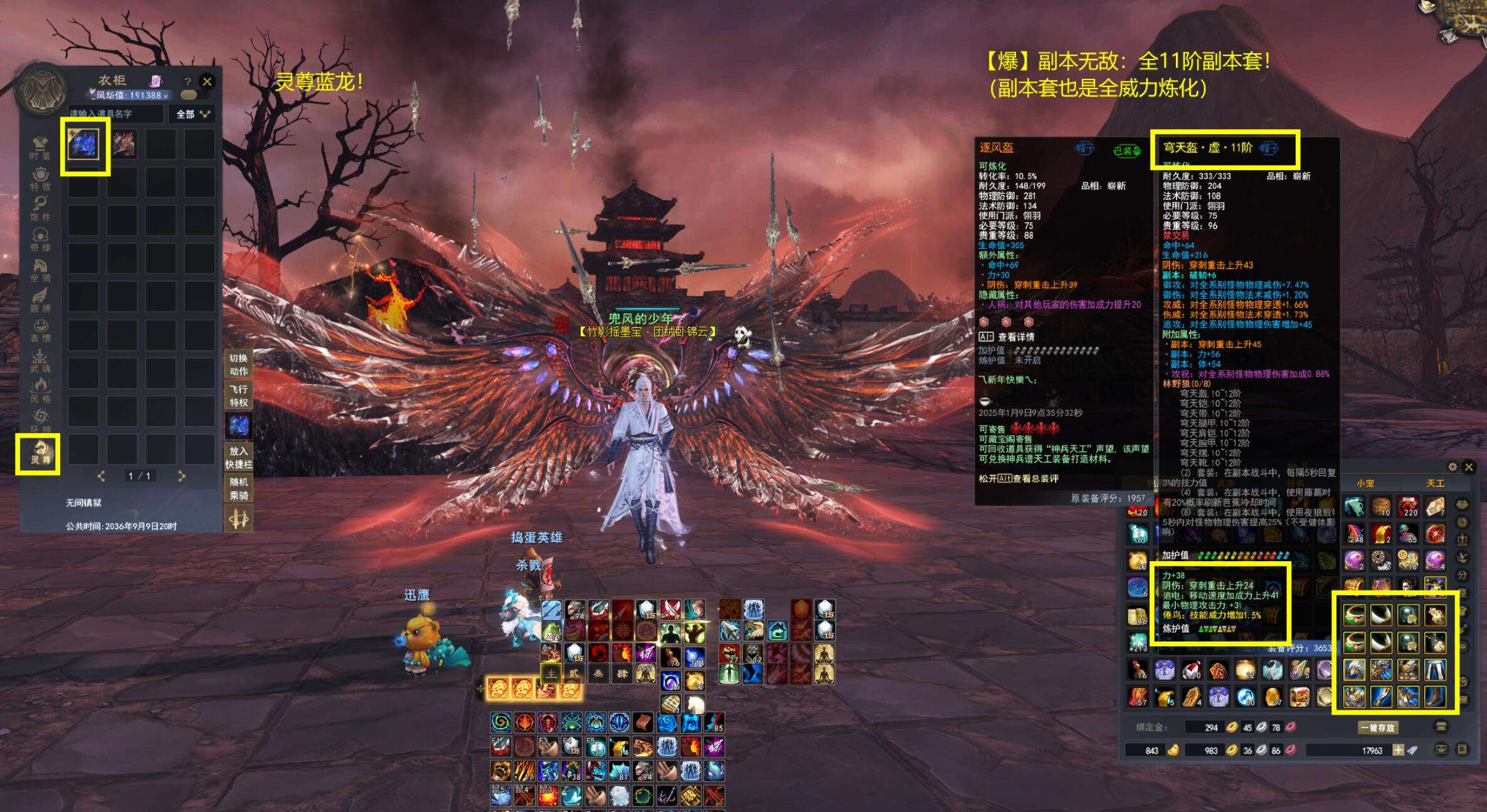Switch to the 时装 category
Image resolution: width=1487 pixels, height=812 pixels.
click(40, 149)
